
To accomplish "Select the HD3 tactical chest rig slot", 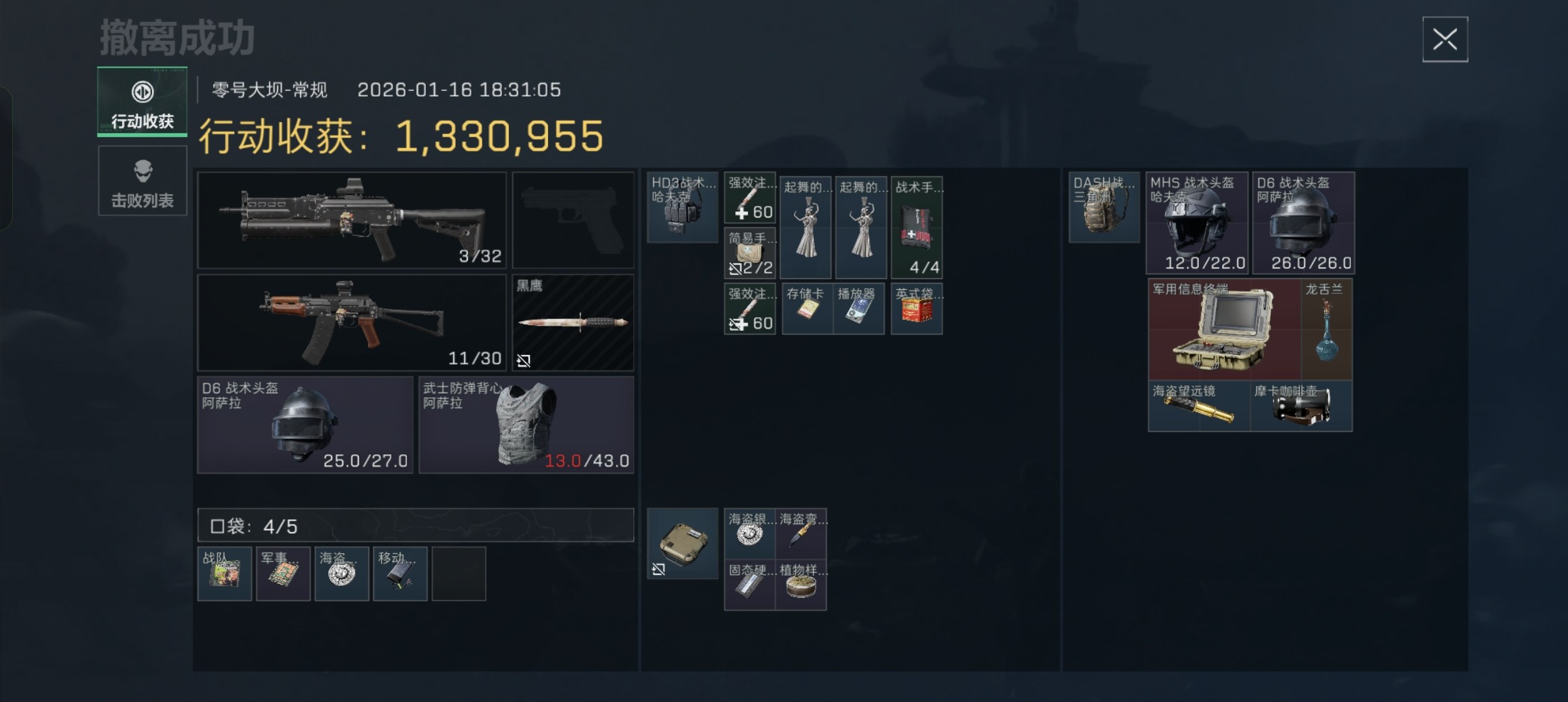I will tap(682, 207).
